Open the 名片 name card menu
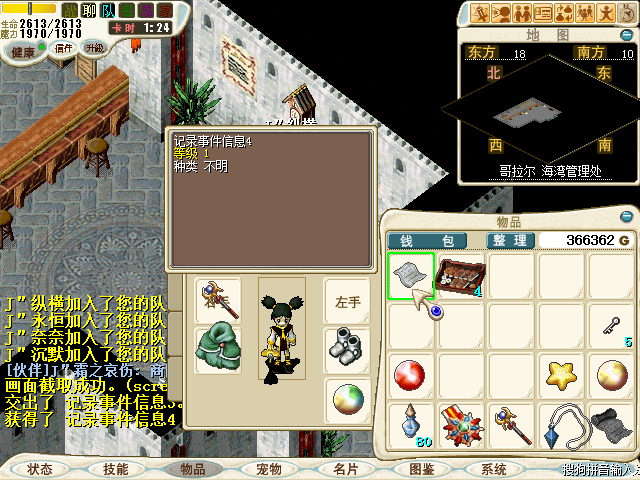The height and width of the screenshot is (480, 640). (x=346, y=468)
